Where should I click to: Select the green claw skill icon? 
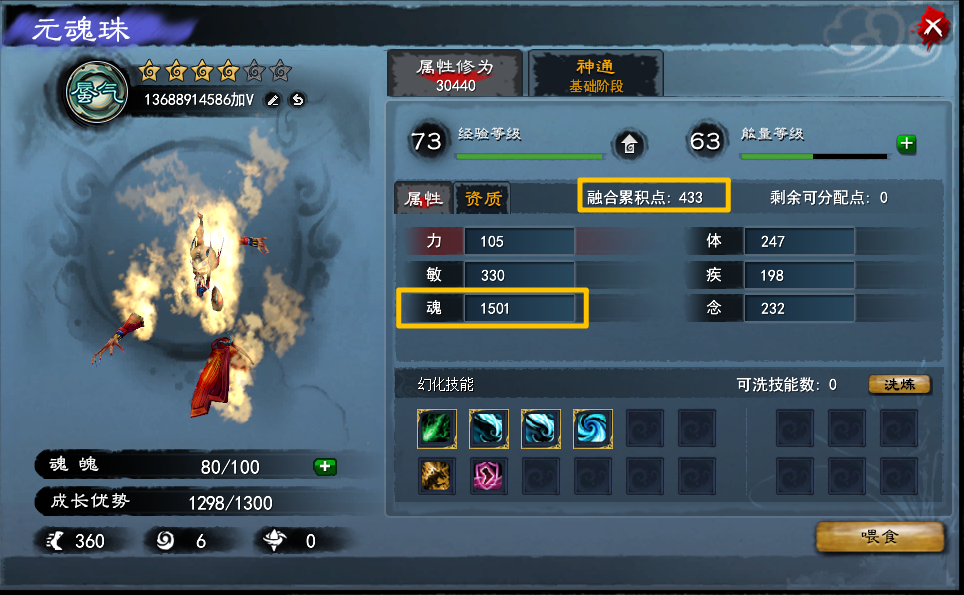pyautogui.click(x=437, y=429)
